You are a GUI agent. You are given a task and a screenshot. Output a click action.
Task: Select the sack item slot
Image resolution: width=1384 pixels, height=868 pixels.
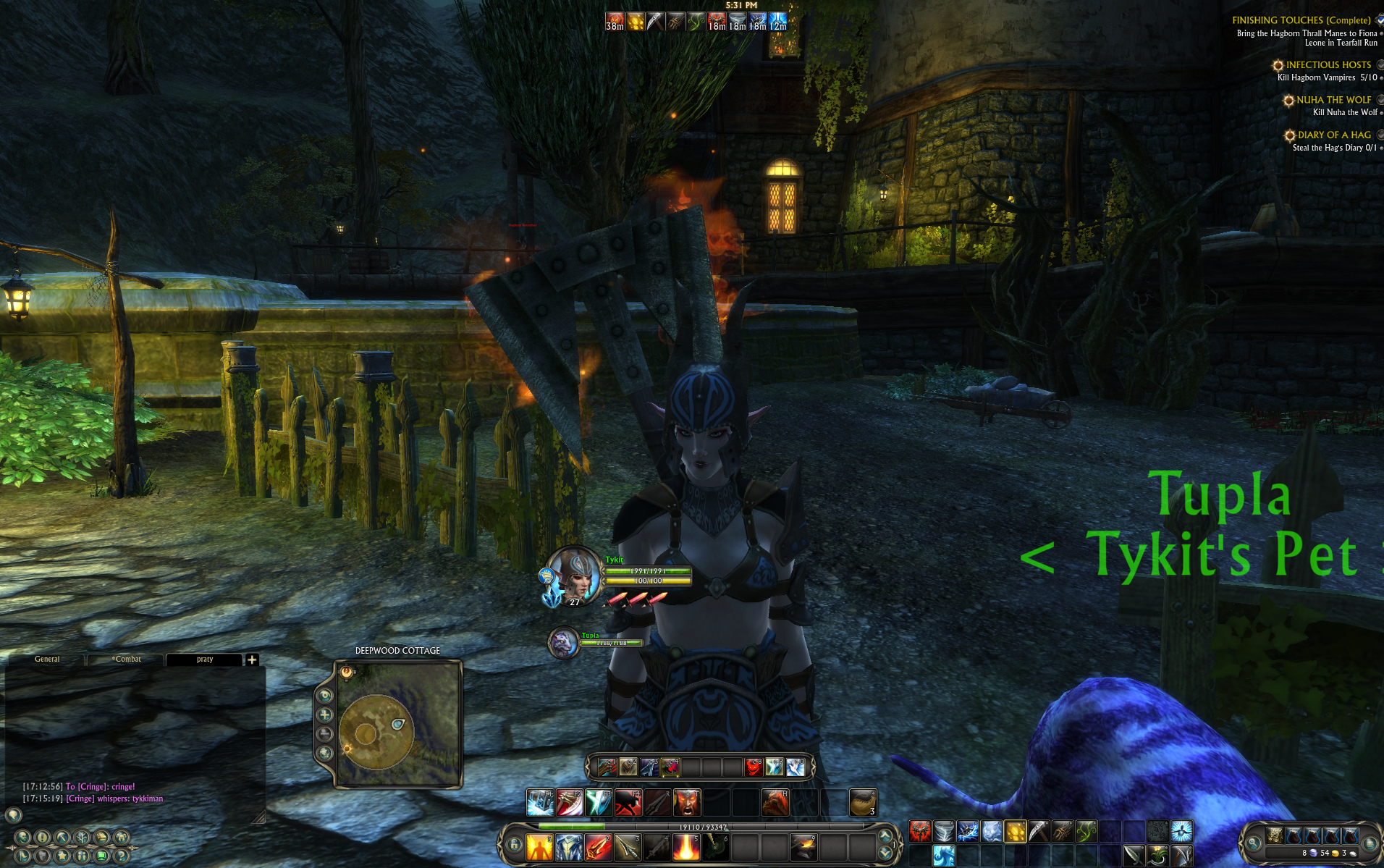click(862, 802)
